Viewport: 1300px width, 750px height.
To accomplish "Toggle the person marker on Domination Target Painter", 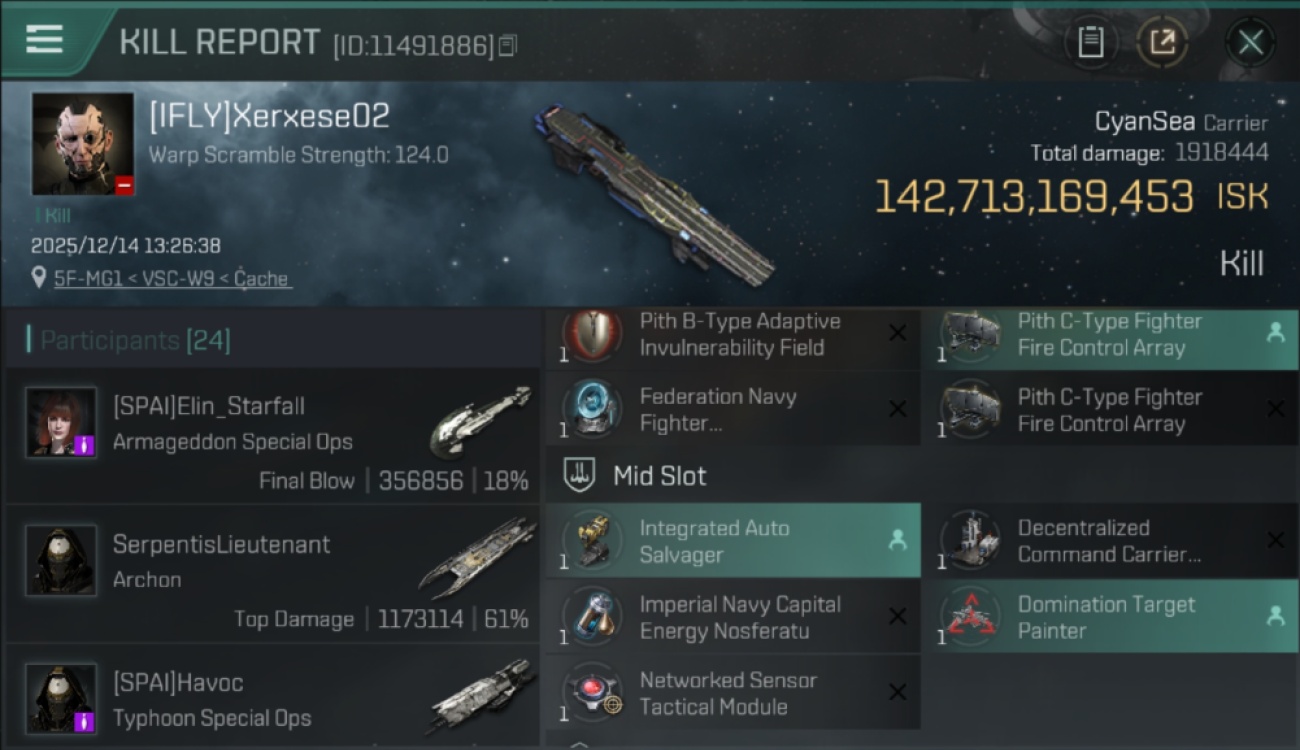I will click(1277, 616).
